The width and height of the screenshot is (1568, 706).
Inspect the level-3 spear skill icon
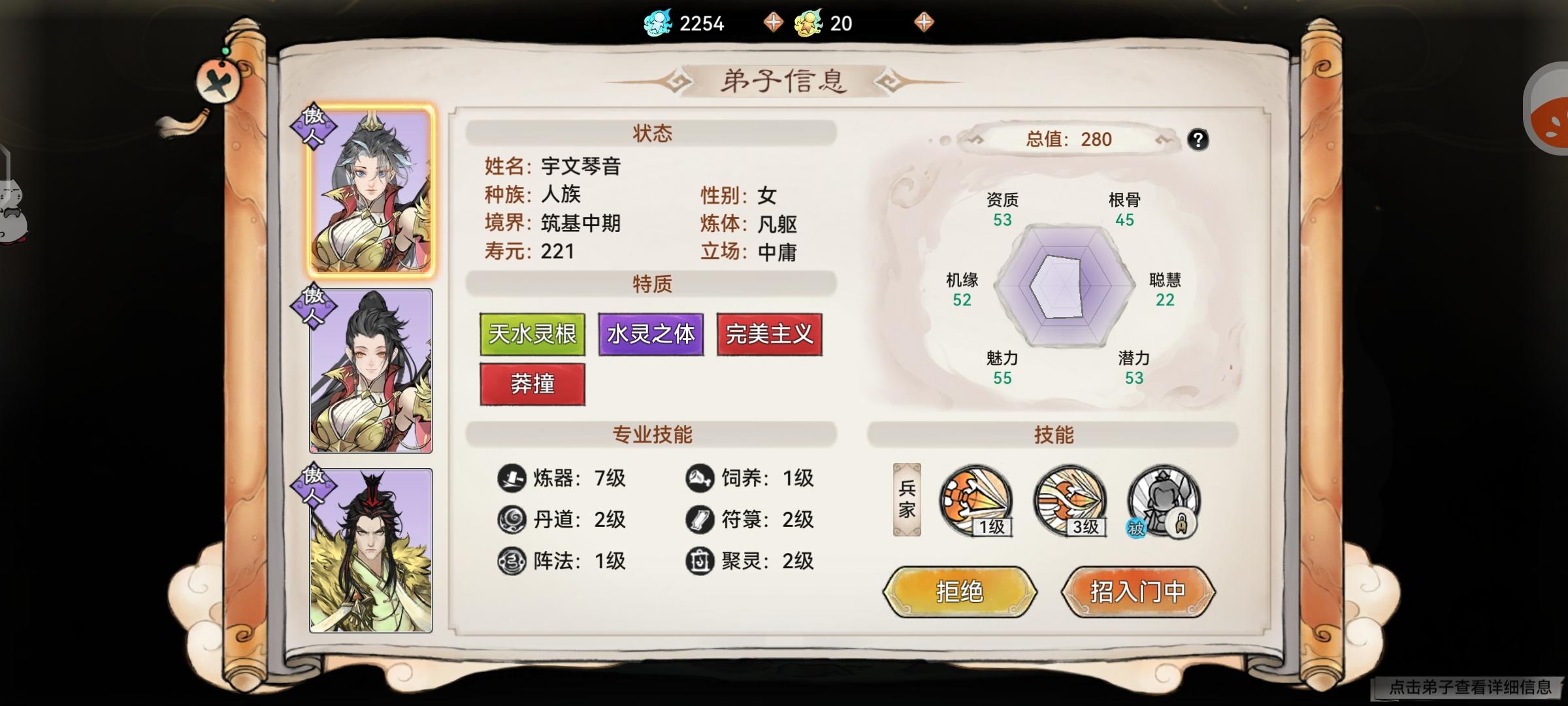pyautogui.click(x=1069, y=502)
